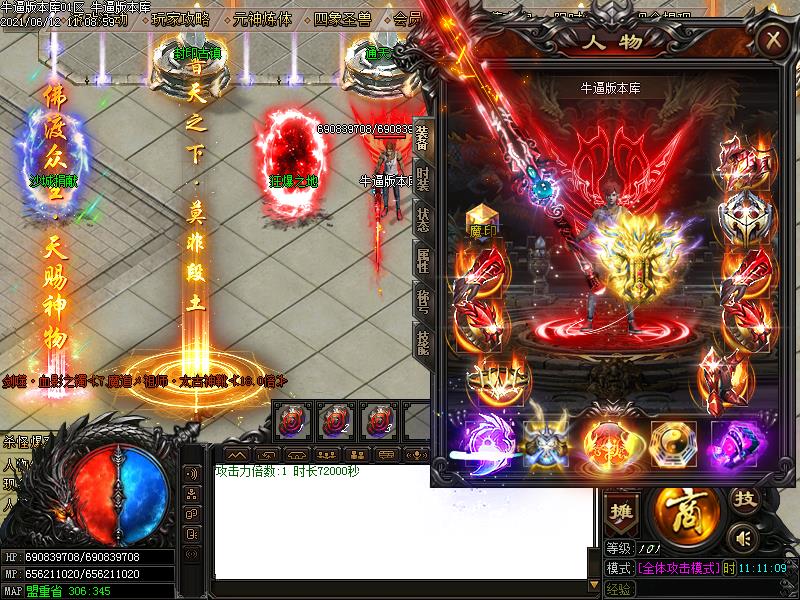
Task: Open the 元神炼体 top menu entry
Action: [x=260, y=18]
